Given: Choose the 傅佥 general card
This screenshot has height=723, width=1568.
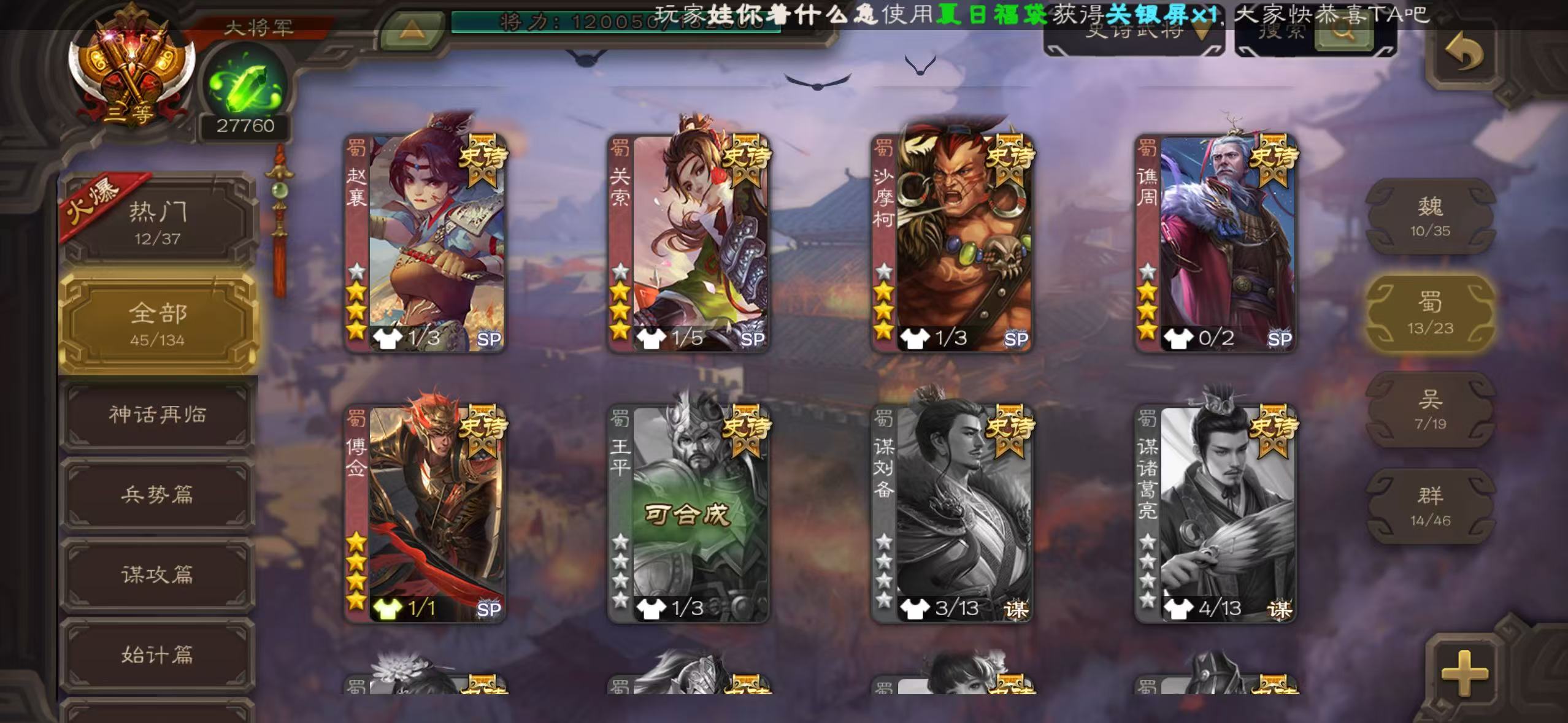Looking at the screenshot, I should click(x=425, y=513).
